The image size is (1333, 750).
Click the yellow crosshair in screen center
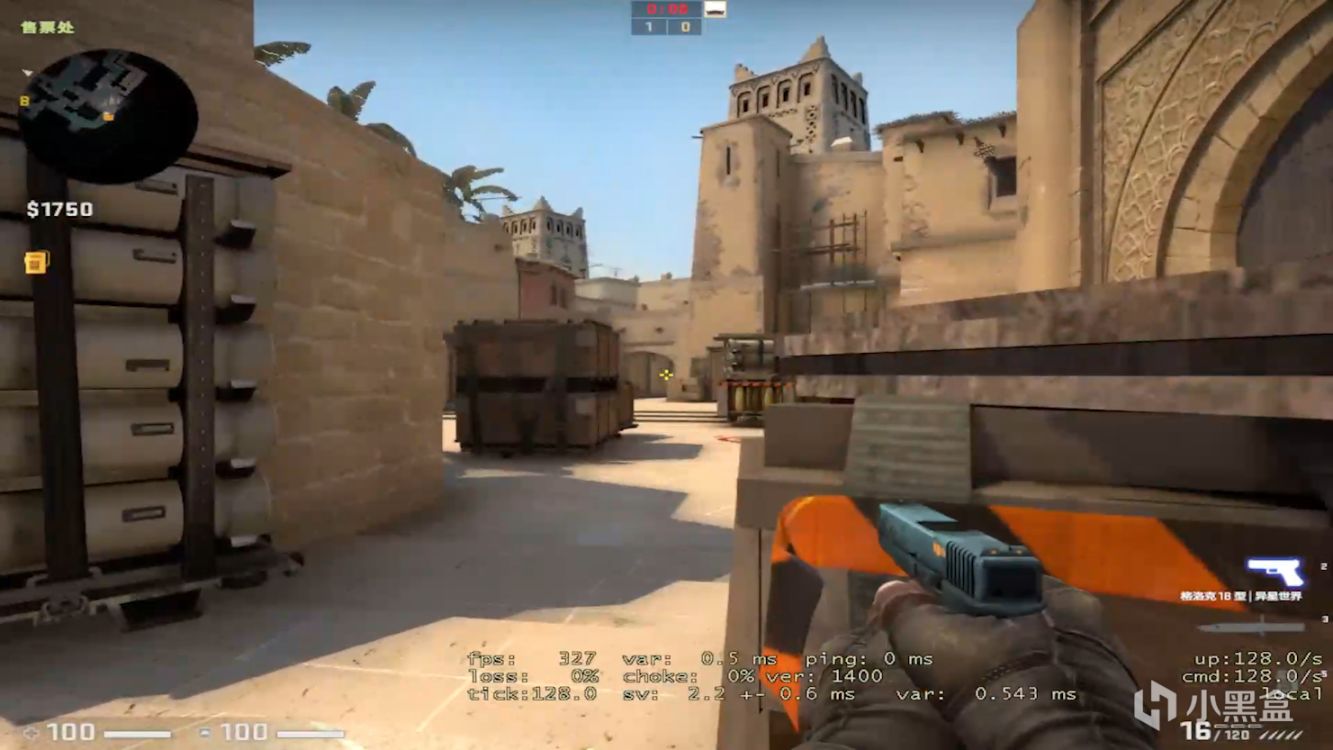pyautogui.click(x=666, y=375)
